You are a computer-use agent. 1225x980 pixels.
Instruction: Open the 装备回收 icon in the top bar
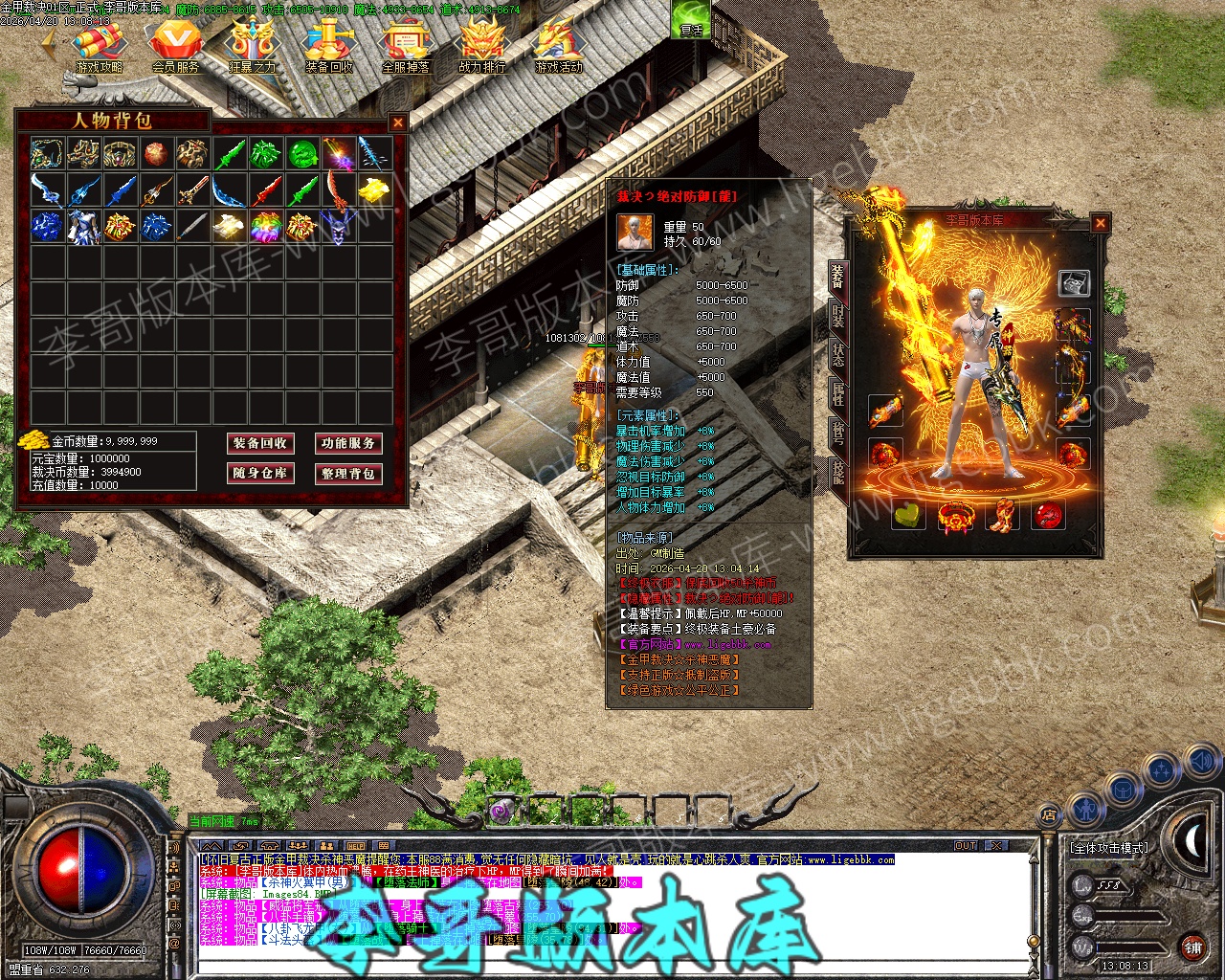click(x=329, y=46)
